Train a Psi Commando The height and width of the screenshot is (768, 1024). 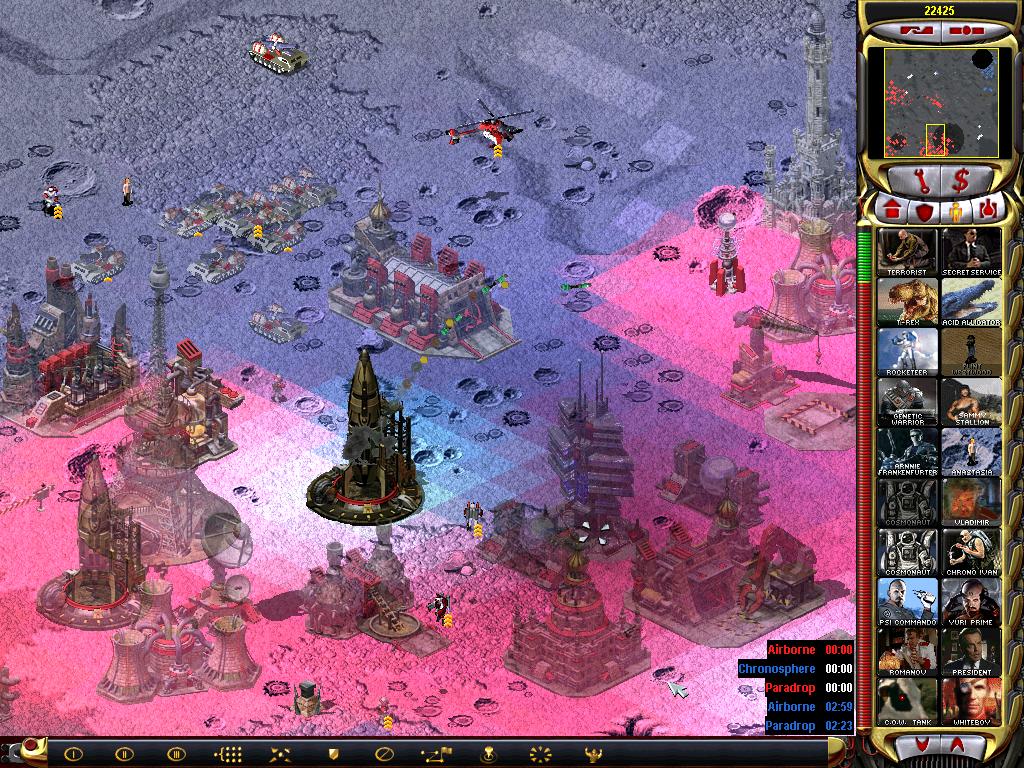908,602
